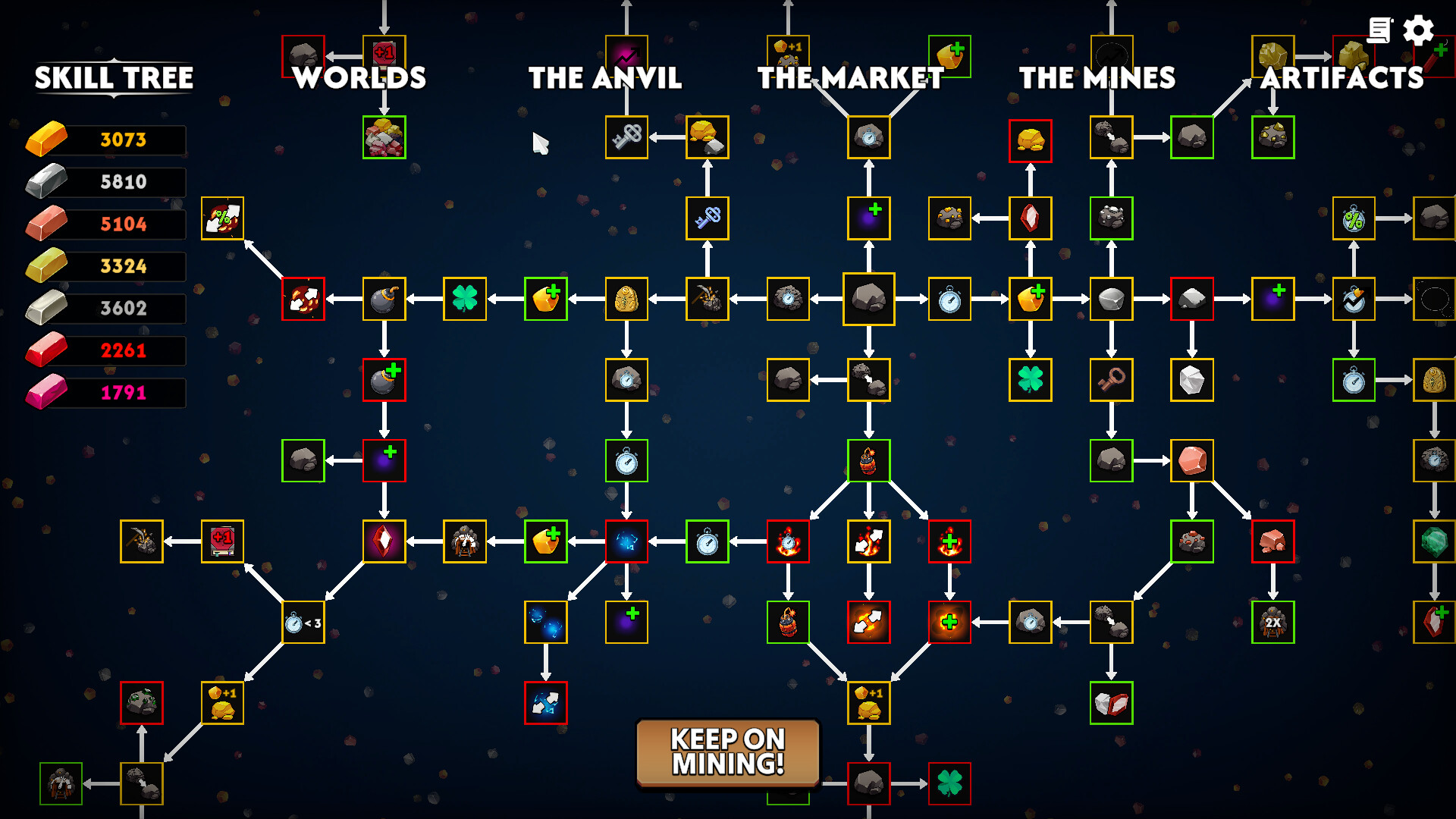1456x819 pixels.
Task: Click the bomb skill node under WORLDS
Action: point(383,299)
